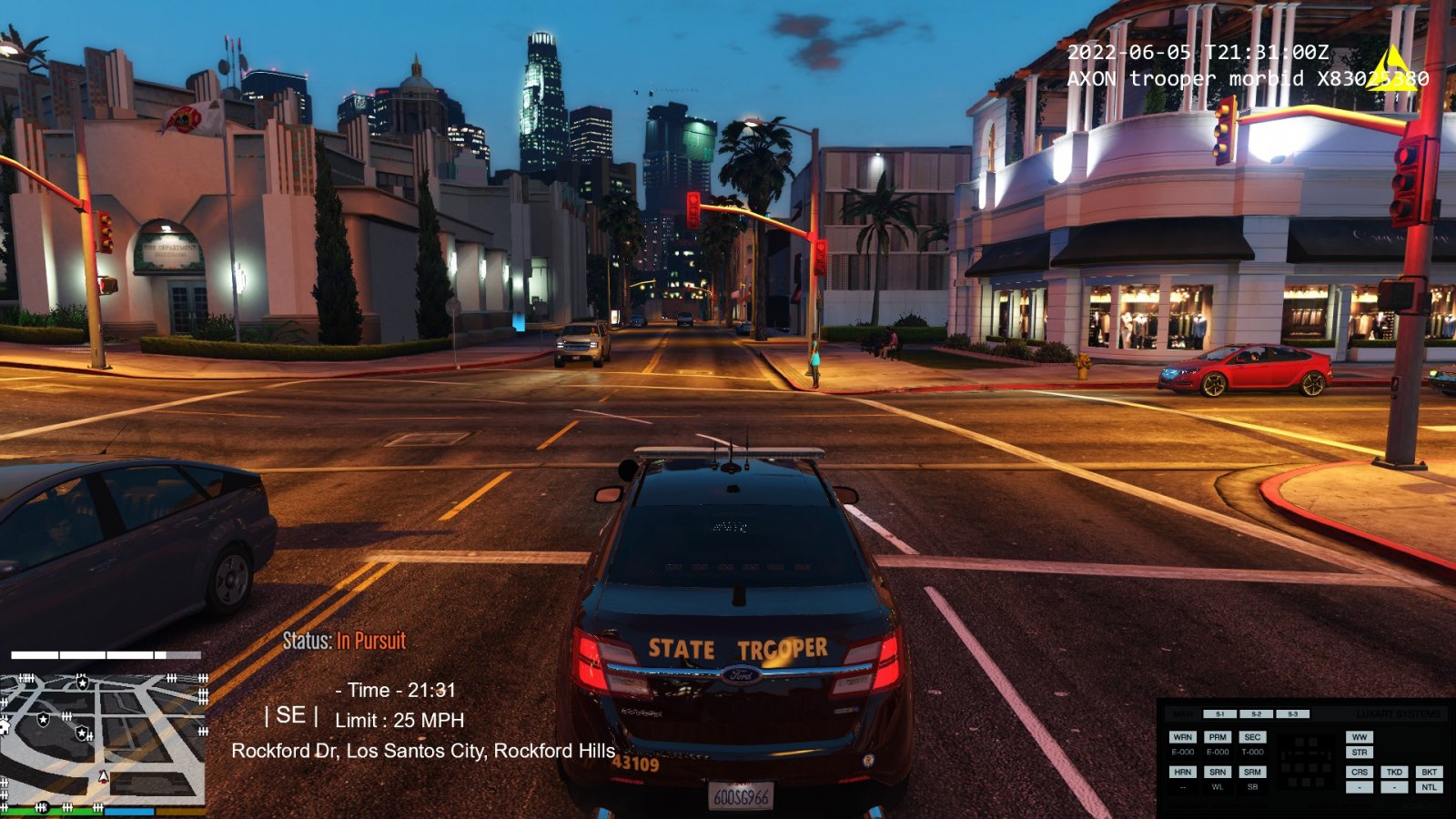Select the NTL button on the panel
This screenshot has height=819, width=1456.
pos(1429,787)
